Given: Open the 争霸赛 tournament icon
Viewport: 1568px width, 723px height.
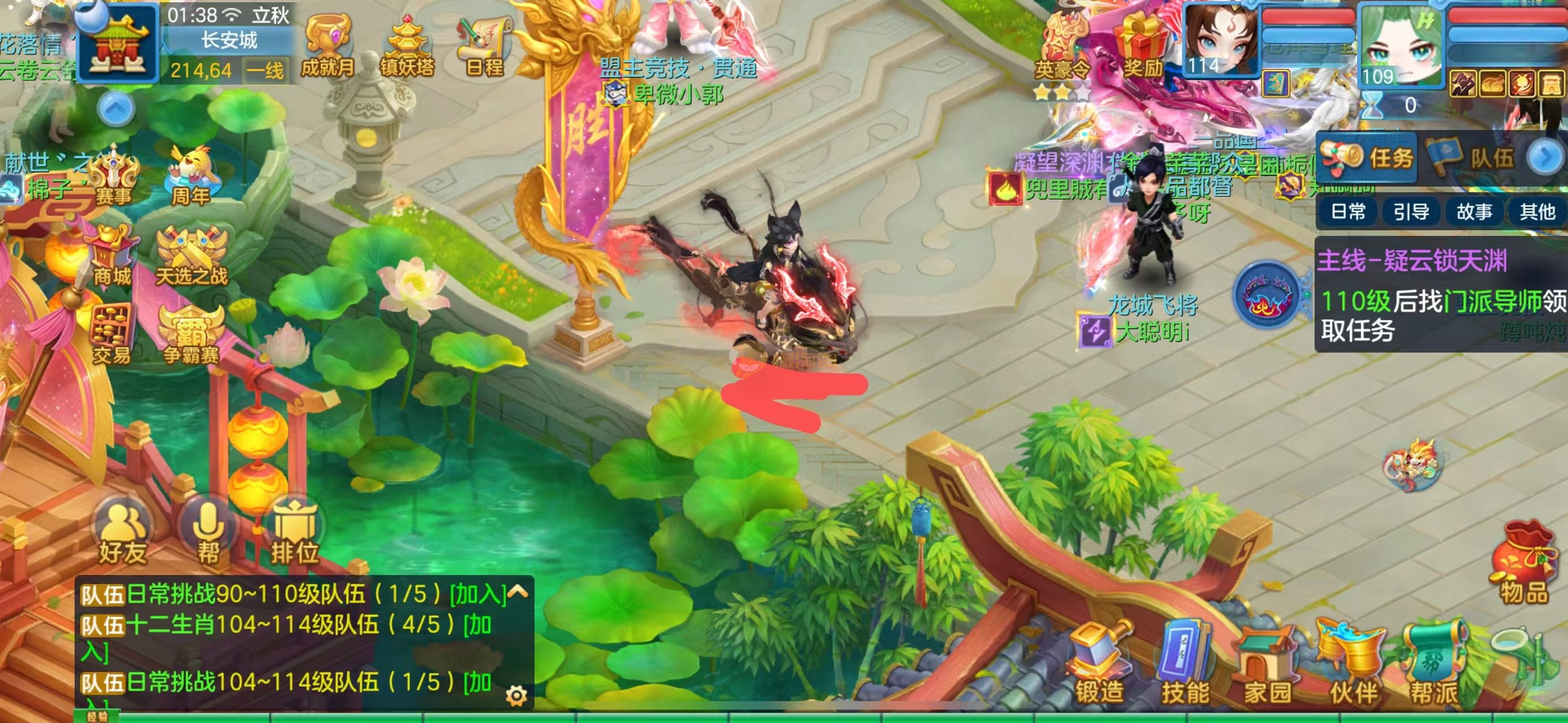Looking at the screenshot, I should (x=191, y=335).
